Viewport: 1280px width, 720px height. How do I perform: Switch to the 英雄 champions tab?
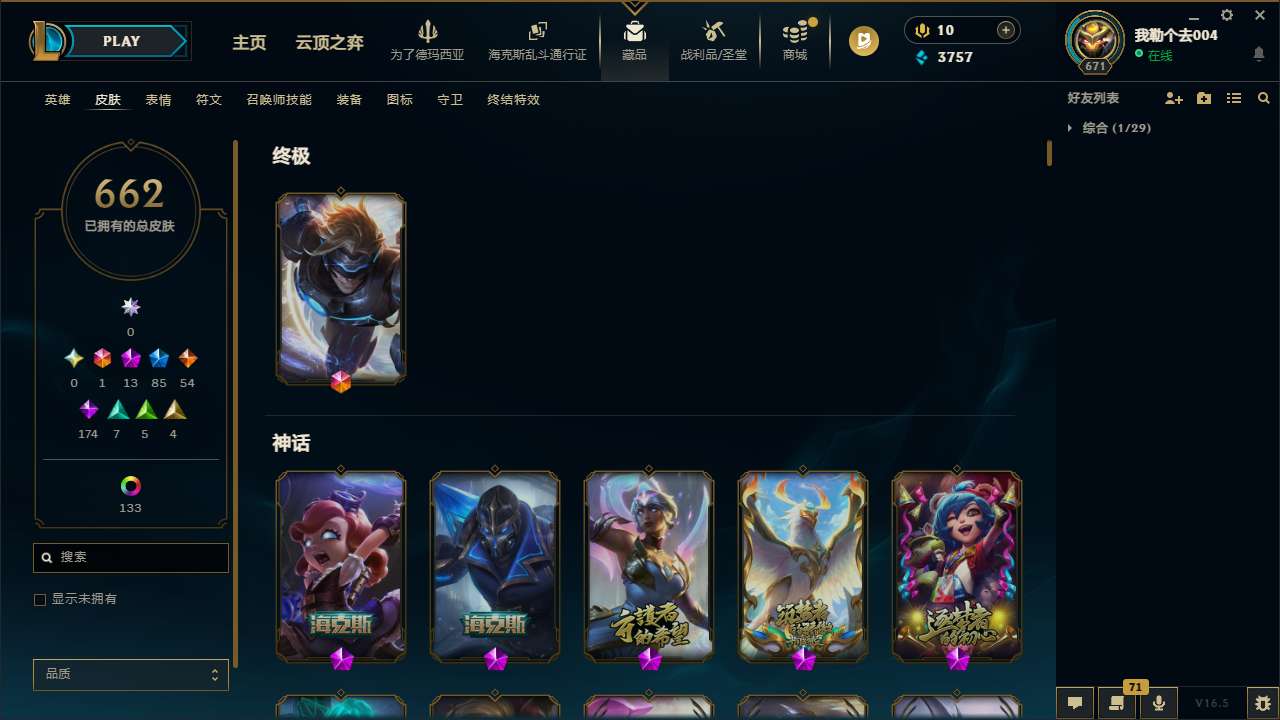(57, 100)
